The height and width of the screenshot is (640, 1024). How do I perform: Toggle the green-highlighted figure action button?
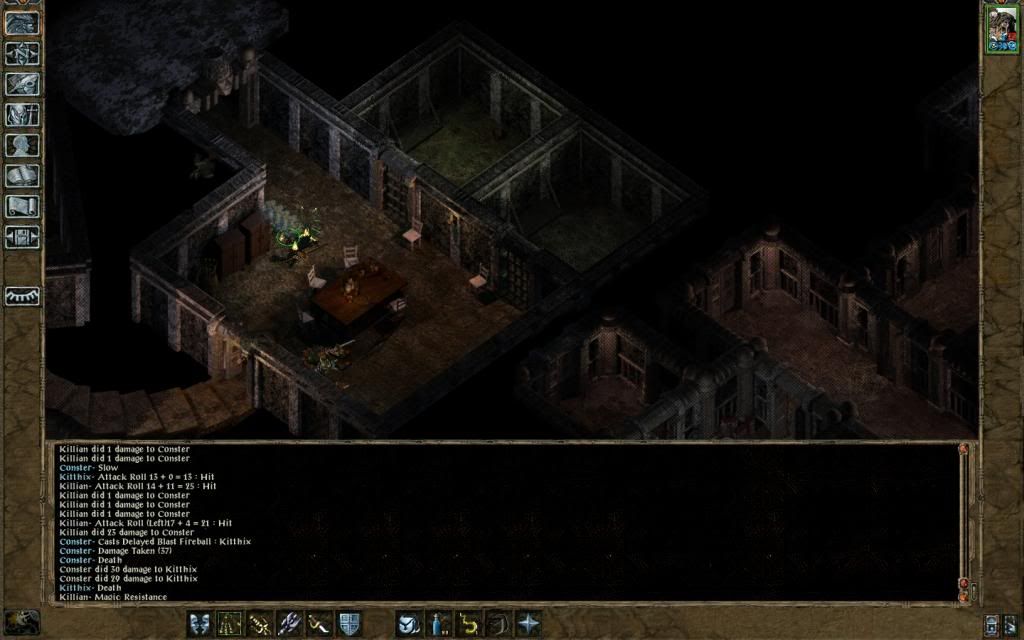point(230,623)
